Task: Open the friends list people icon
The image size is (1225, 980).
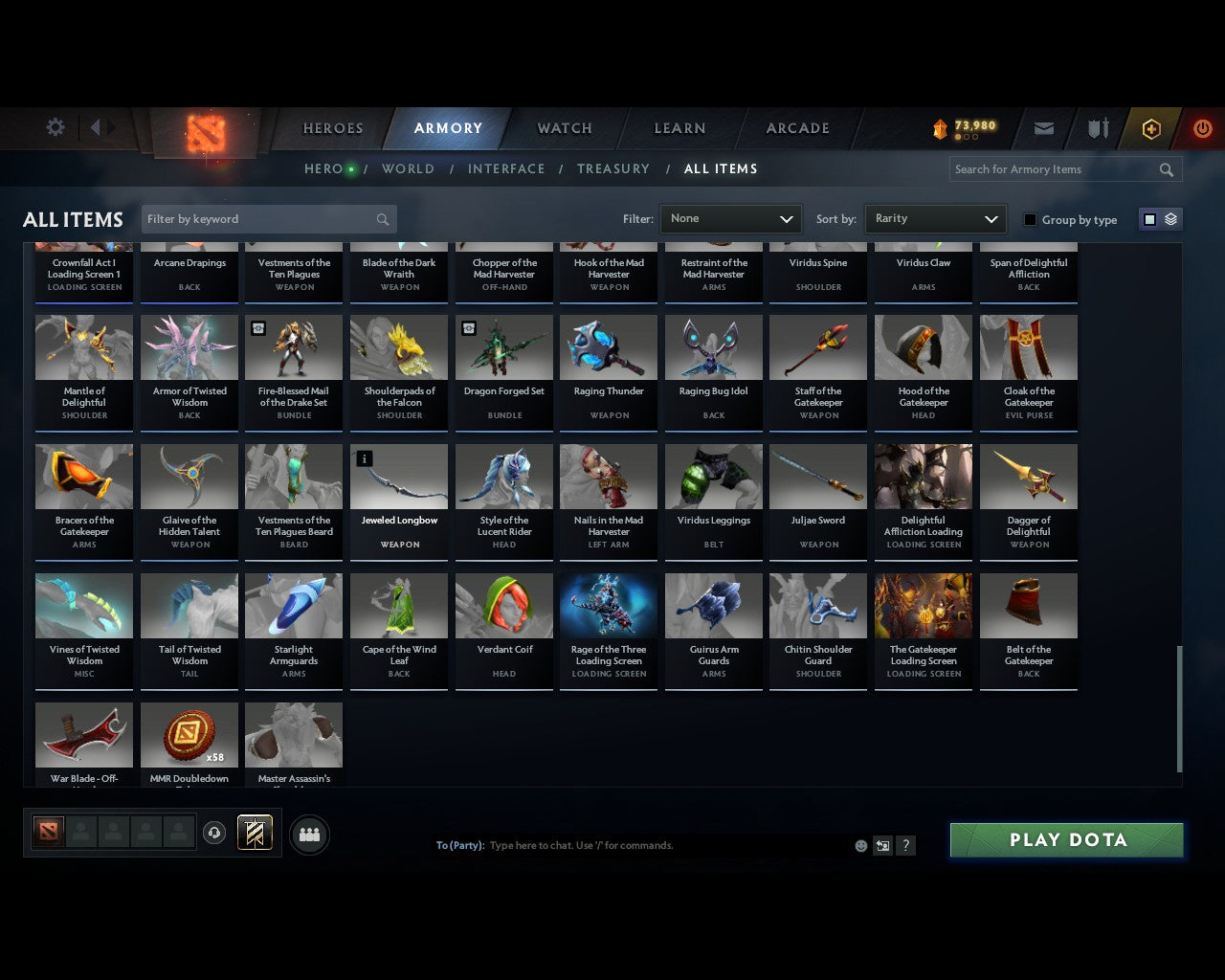Action: pos(308,835)
